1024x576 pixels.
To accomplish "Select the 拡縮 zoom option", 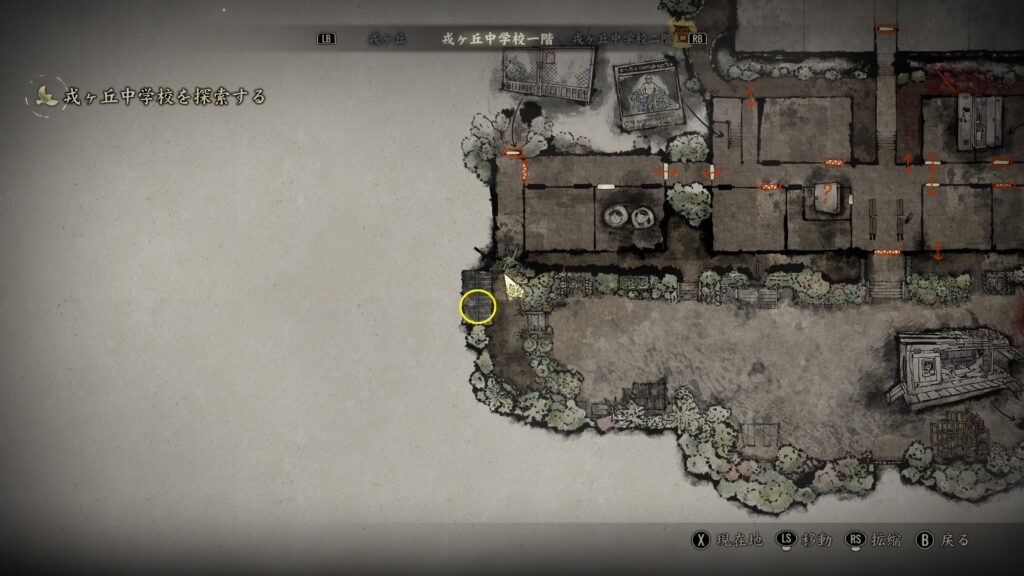I will click(x=873, y=540).
